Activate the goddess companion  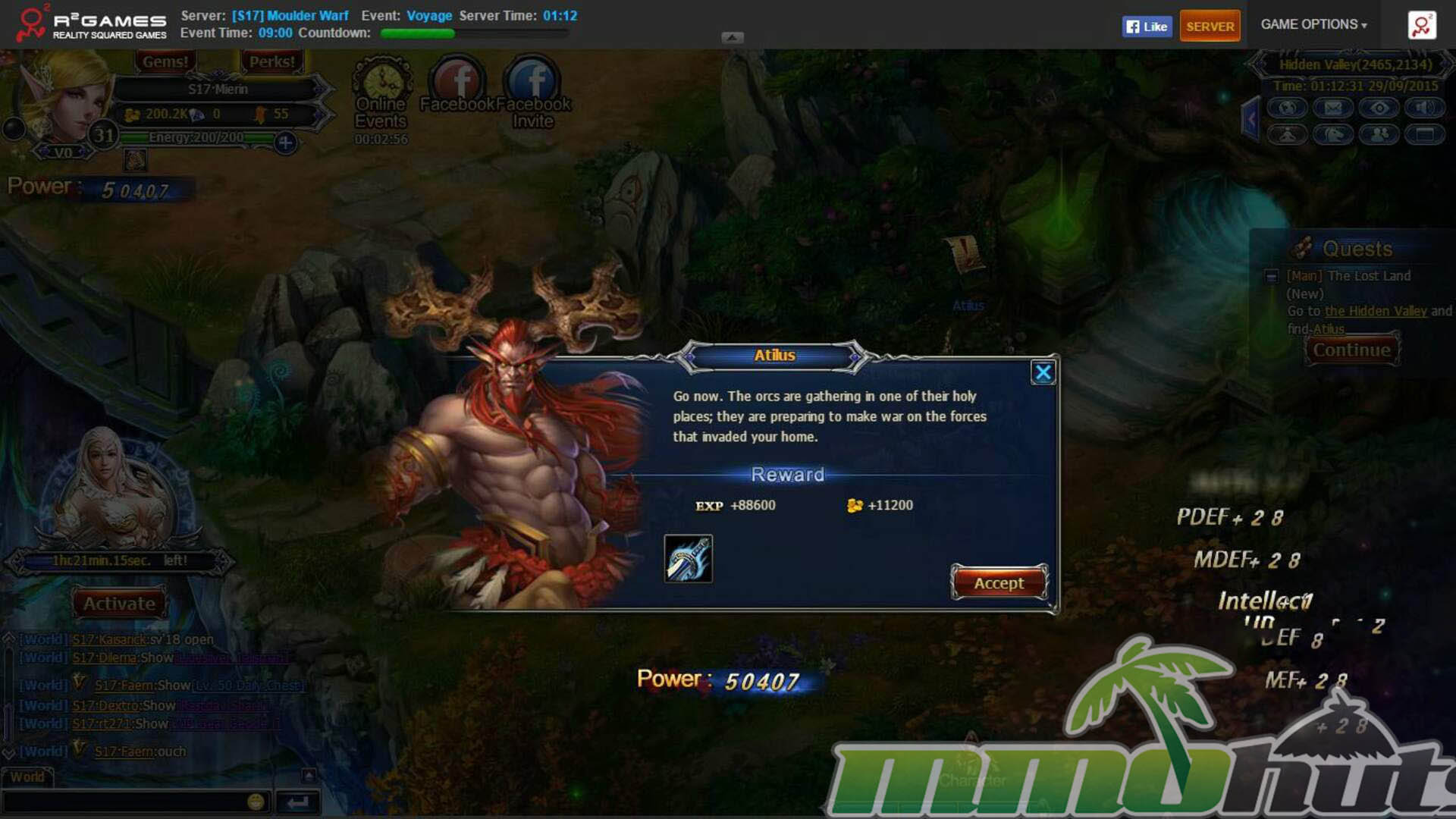[x=119, y=604]
